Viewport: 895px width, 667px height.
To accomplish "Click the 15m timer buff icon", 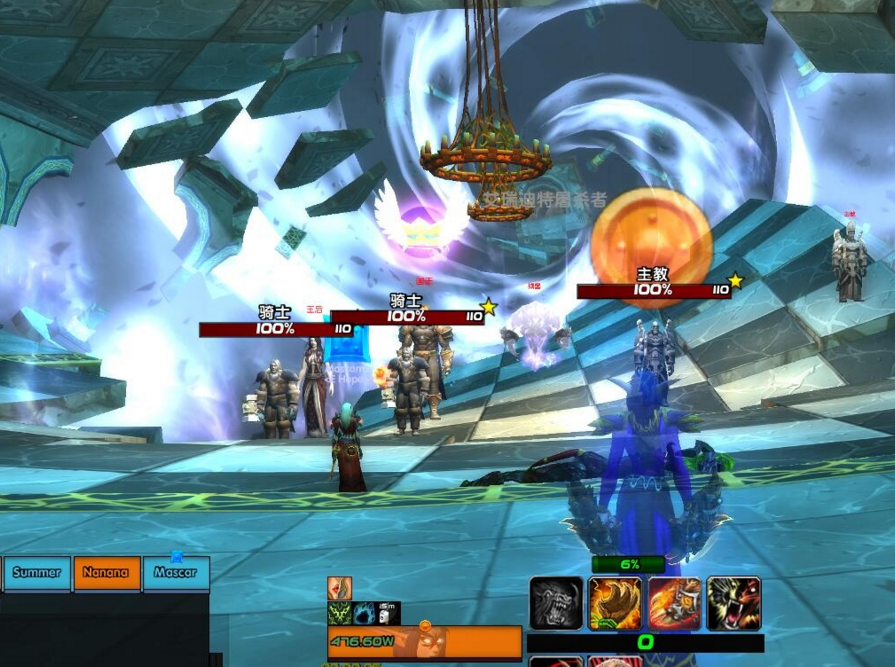I will [388, 613].
